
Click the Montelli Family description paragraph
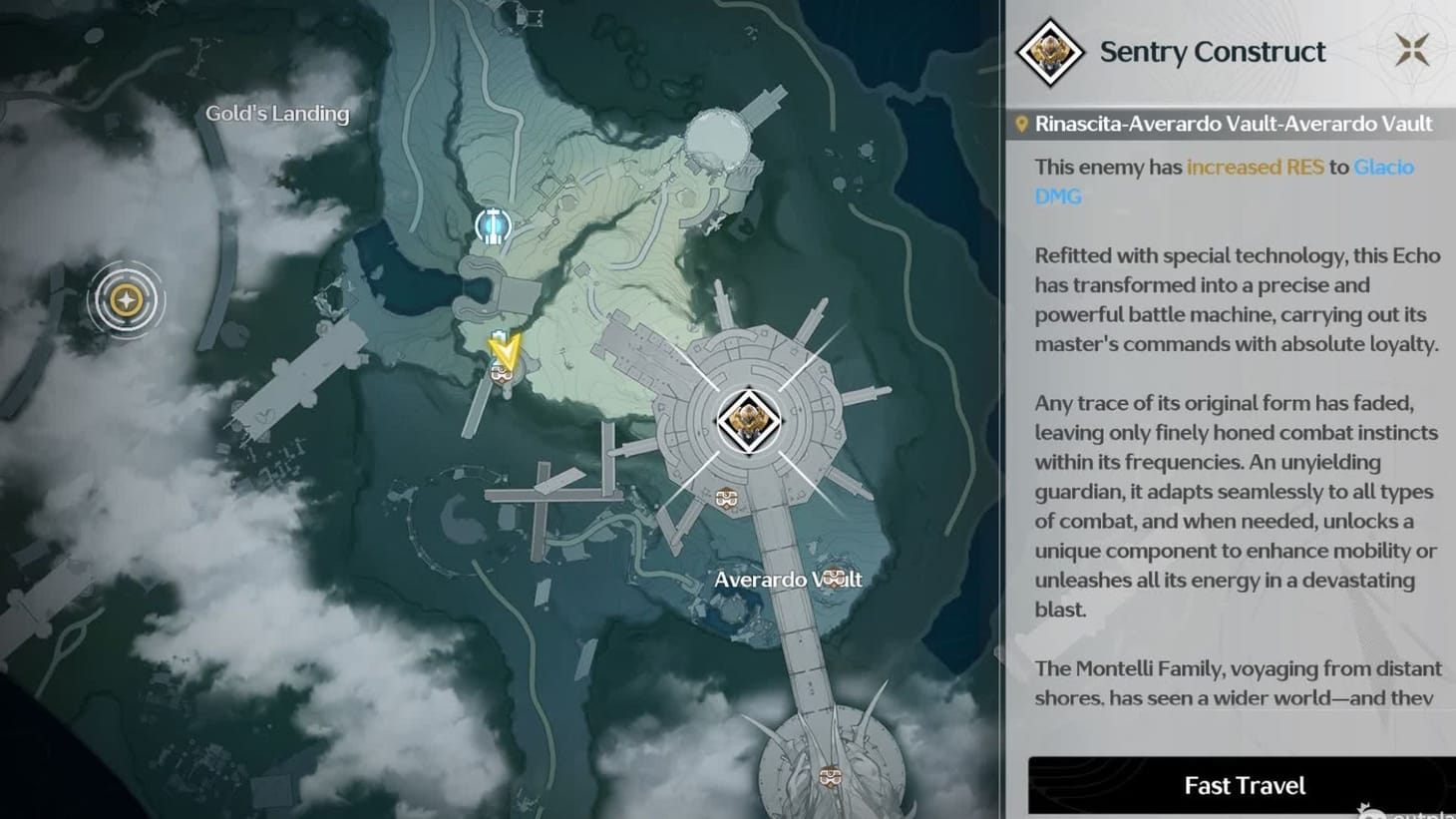(x=1237, y=682)
